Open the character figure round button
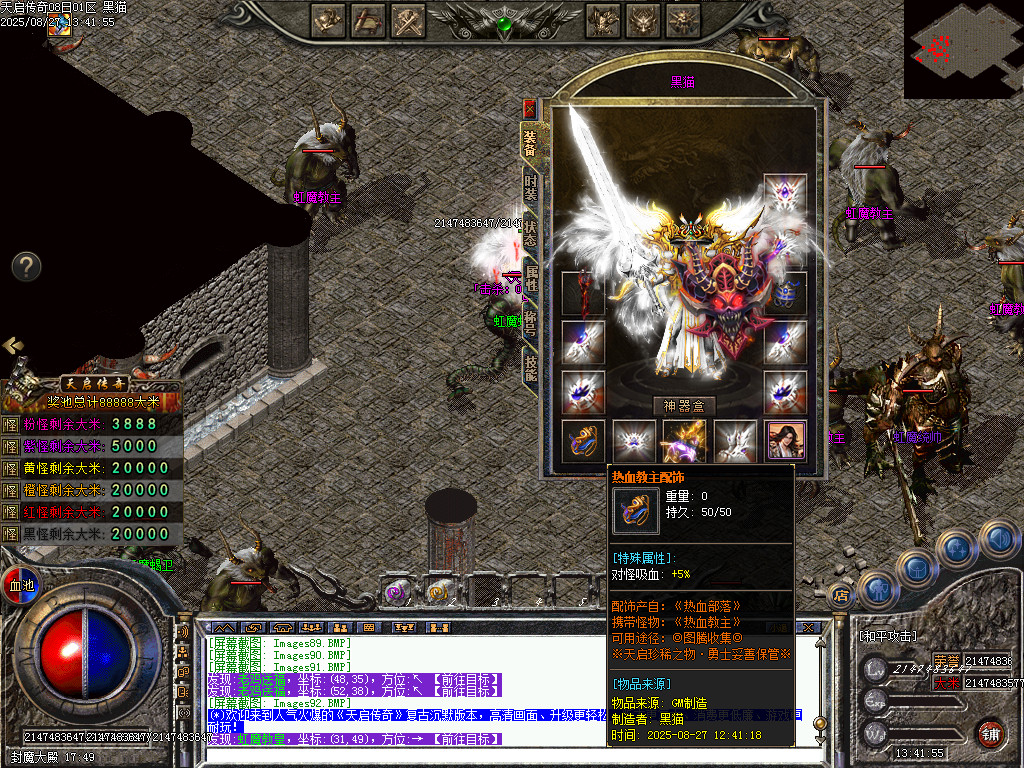 coord(877,590)
